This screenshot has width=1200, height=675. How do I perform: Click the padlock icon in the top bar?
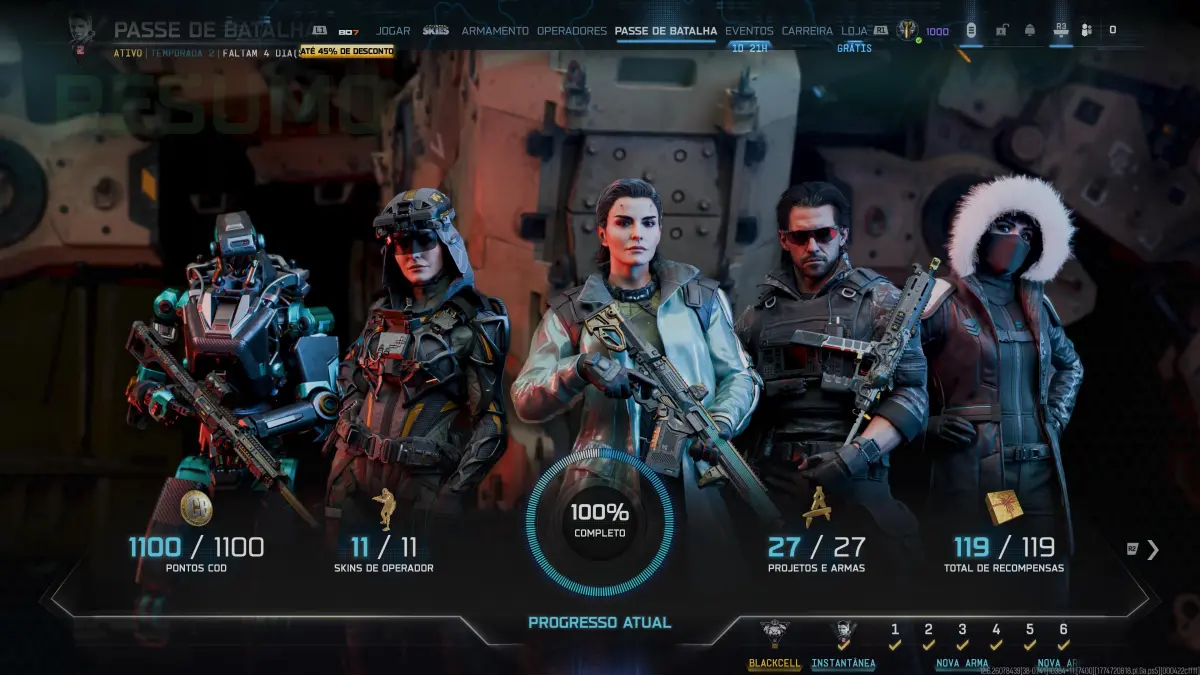pyautogui.click(x=1001, y=30)
